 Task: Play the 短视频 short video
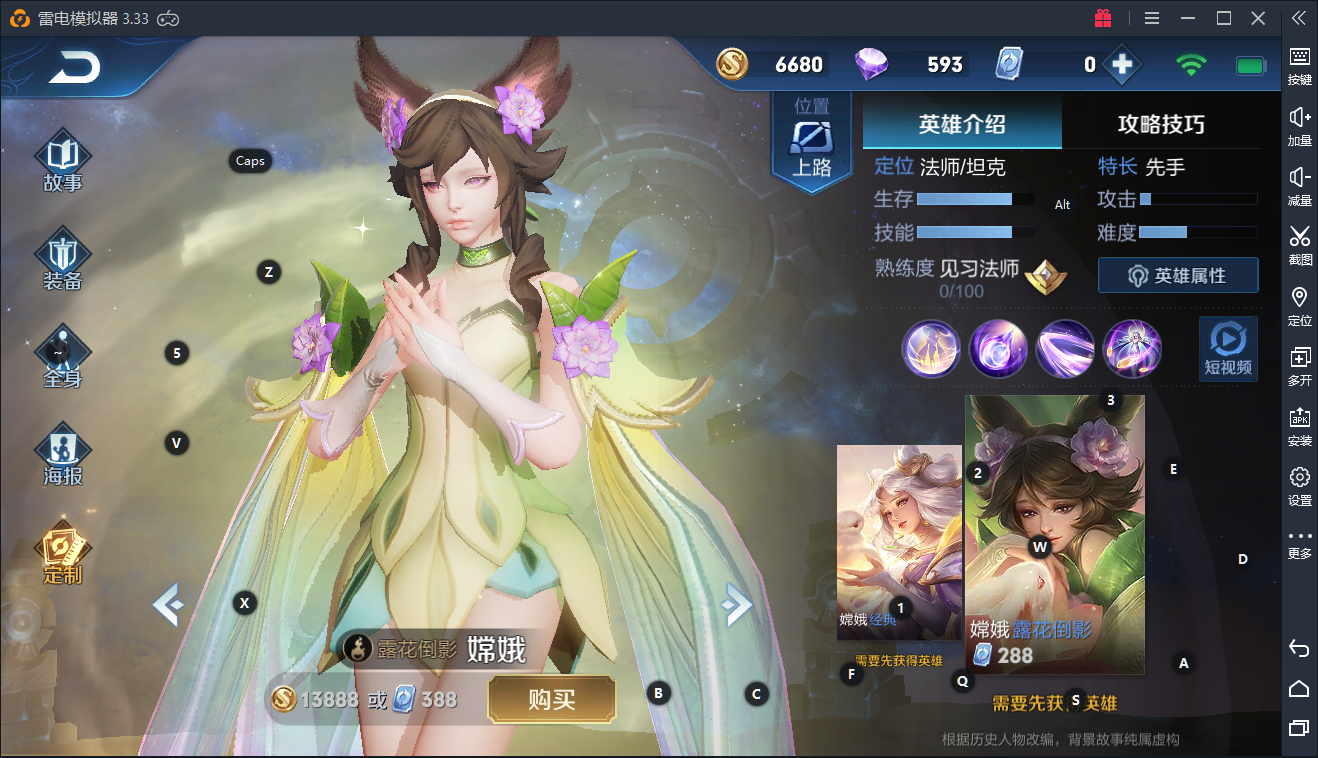[1228, 349]
